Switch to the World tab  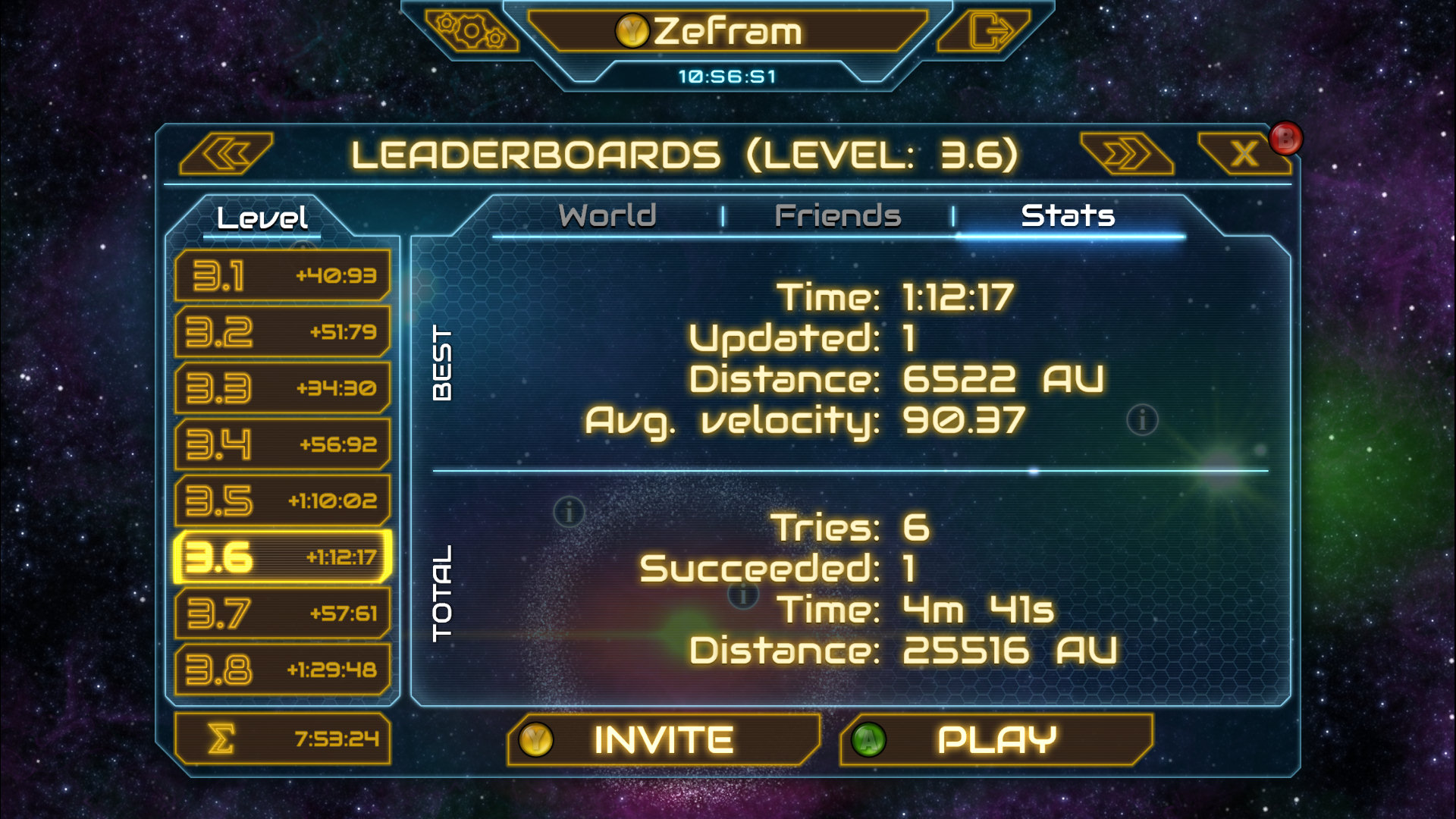pos(607,215)
